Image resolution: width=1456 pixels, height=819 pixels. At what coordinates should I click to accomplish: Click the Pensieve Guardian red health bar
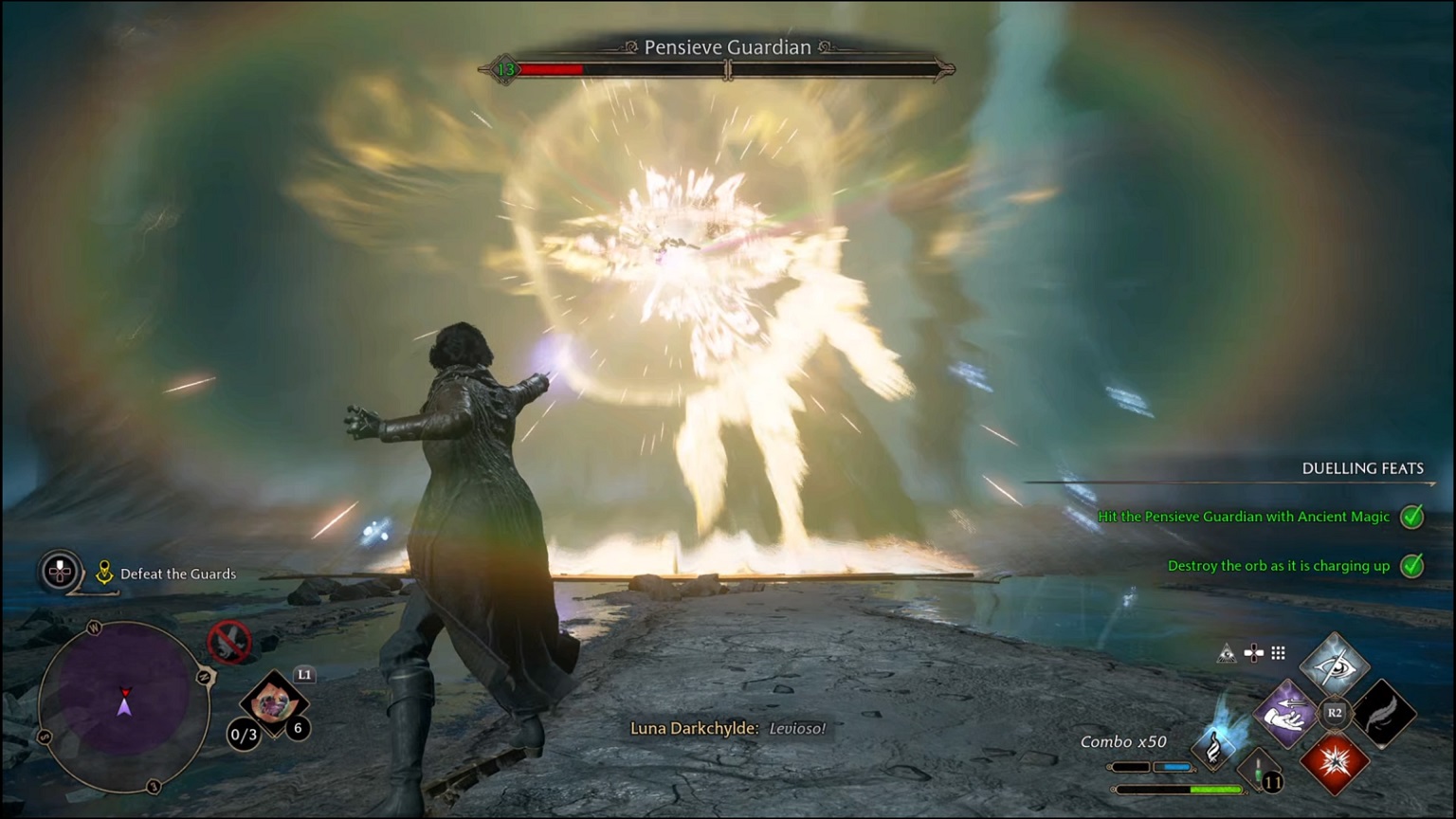[x=550, y=68]
